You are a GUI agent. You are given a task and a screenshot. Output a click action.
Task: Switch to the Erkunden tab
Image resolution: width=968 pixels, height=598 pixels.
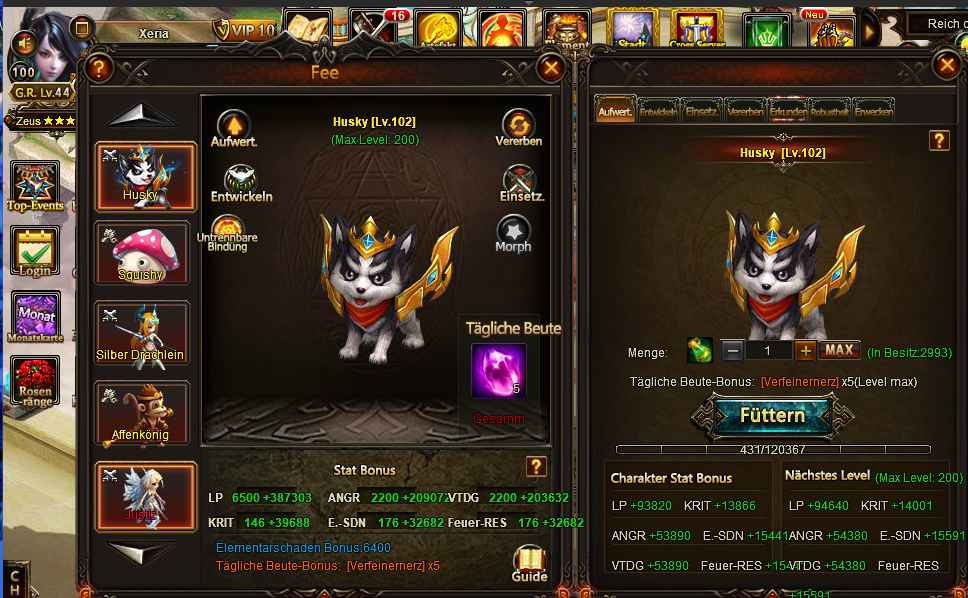[x=788, y=111]
